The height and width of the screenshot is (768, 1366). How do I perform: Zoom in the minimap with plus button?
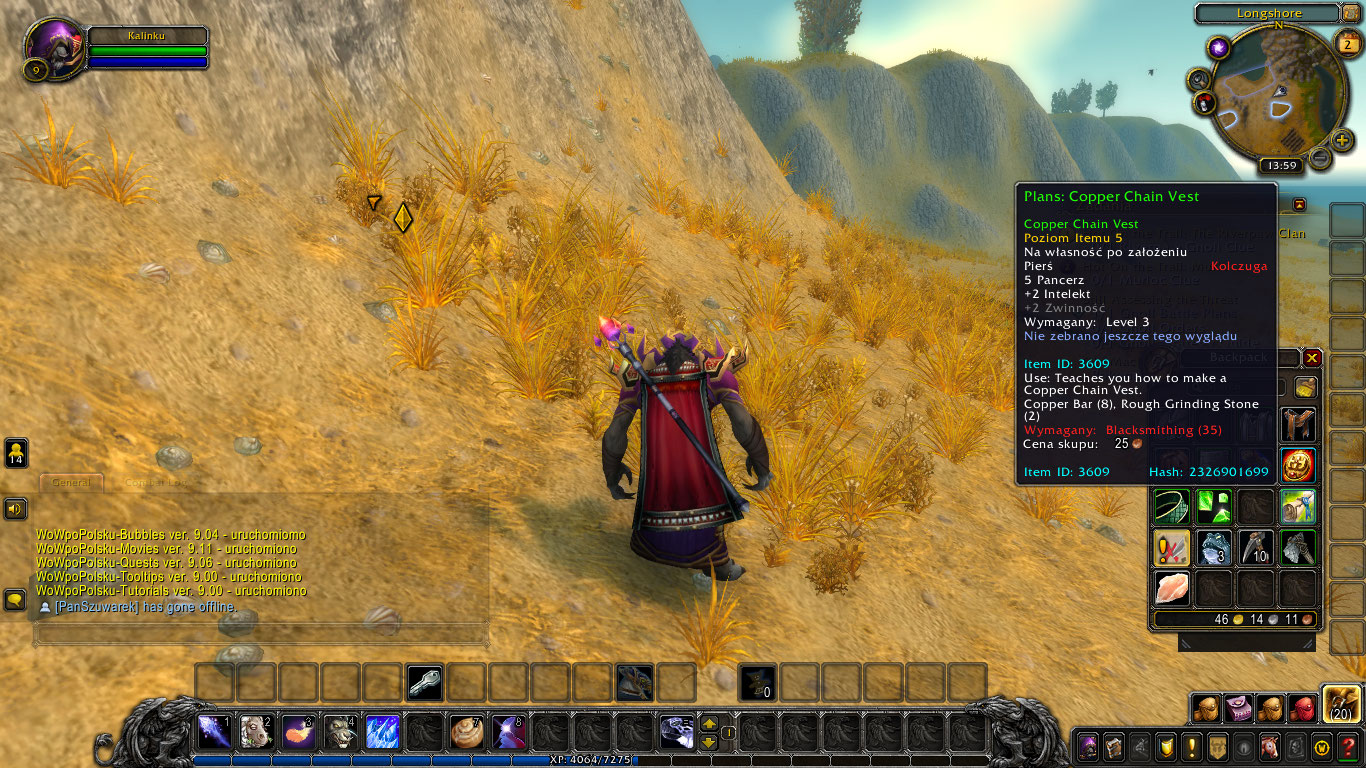point(1340,142)
